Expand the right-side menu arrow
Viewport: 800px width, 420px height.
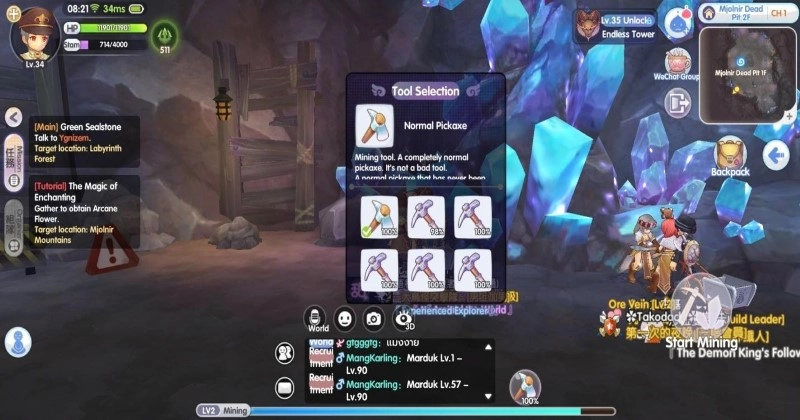pos(777,155)
